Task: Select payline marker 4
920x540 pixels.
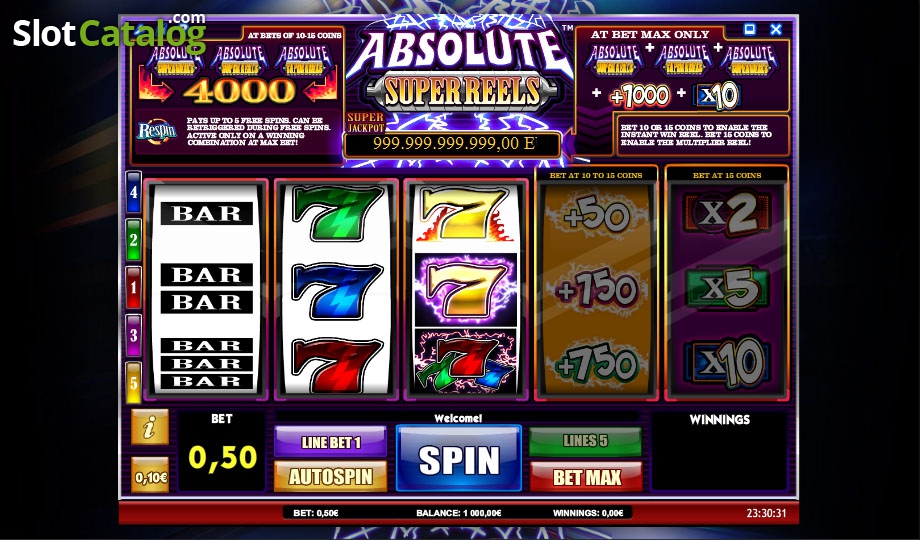Action: point(134,191)
